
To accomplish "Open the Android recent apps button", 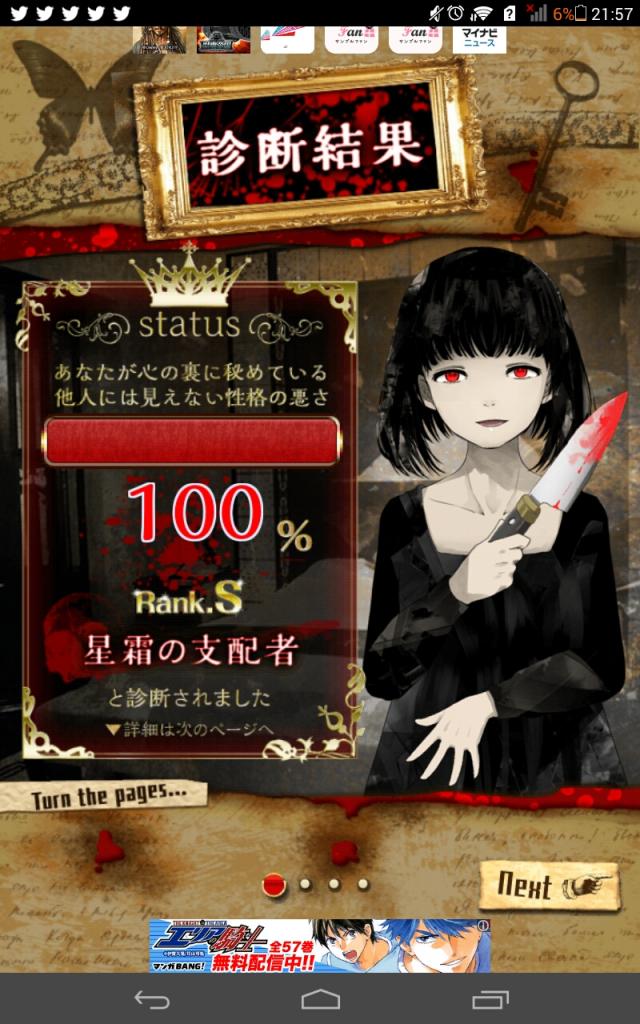I will (x=490, y=999).
